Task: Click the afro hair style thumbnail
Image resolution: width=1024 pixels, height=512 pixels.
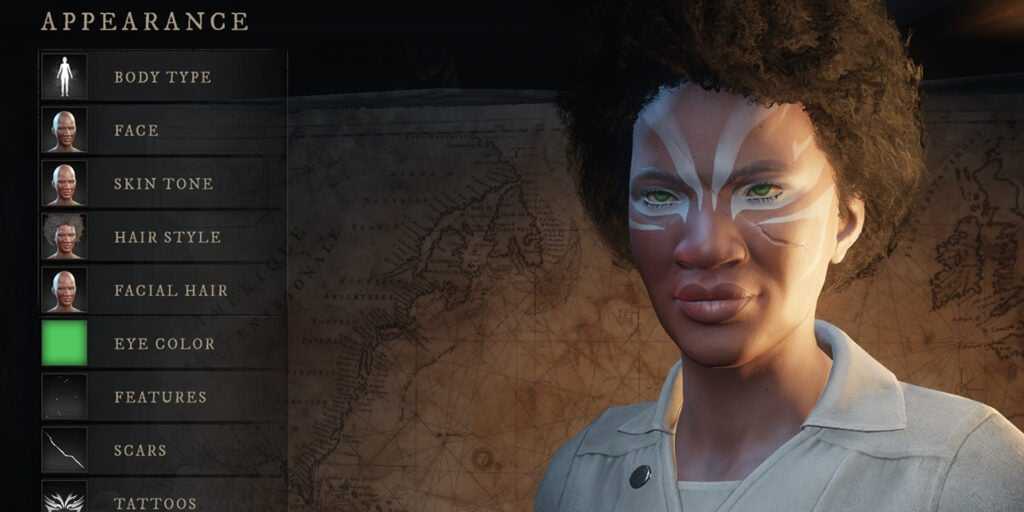Action: pos(64,237)
